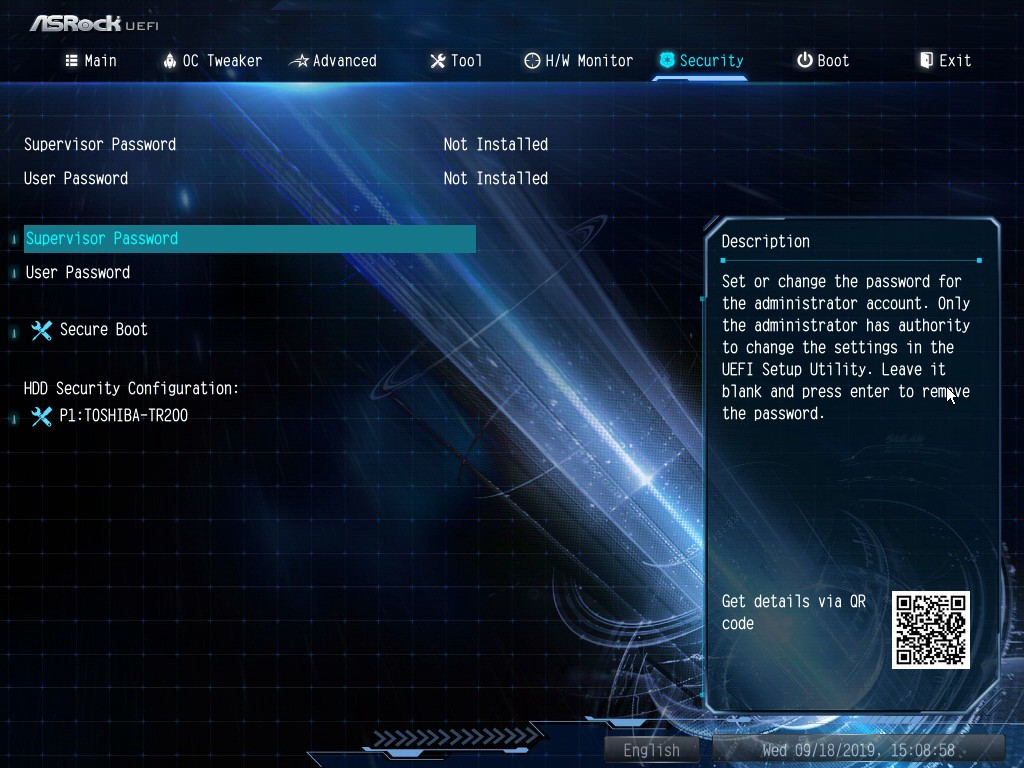Click the QR code for details

point(930,630)
